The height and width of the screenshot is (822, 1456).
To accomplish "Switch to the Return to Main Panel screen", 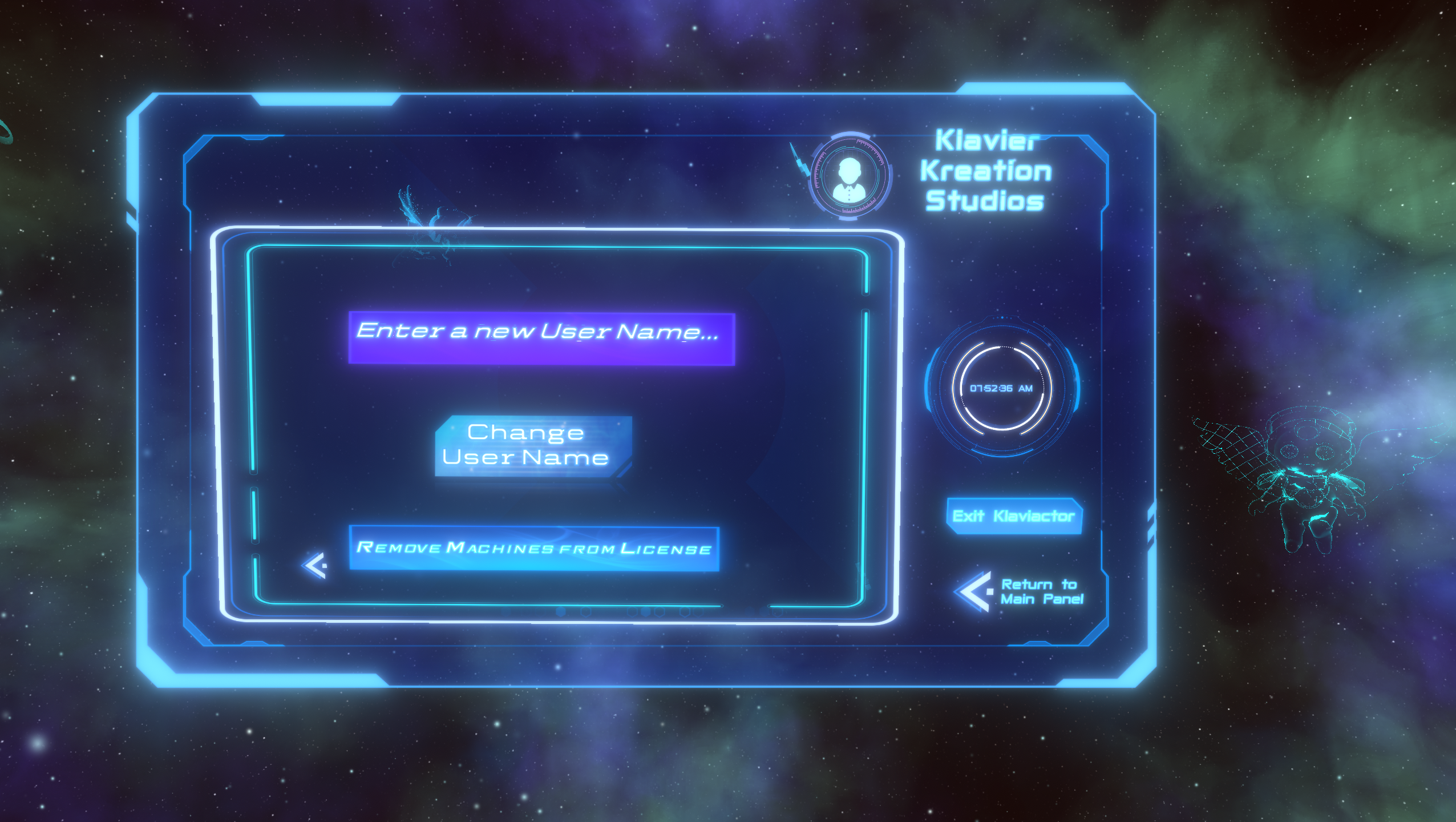I will pyautogui.click(x=1040, y=591).
